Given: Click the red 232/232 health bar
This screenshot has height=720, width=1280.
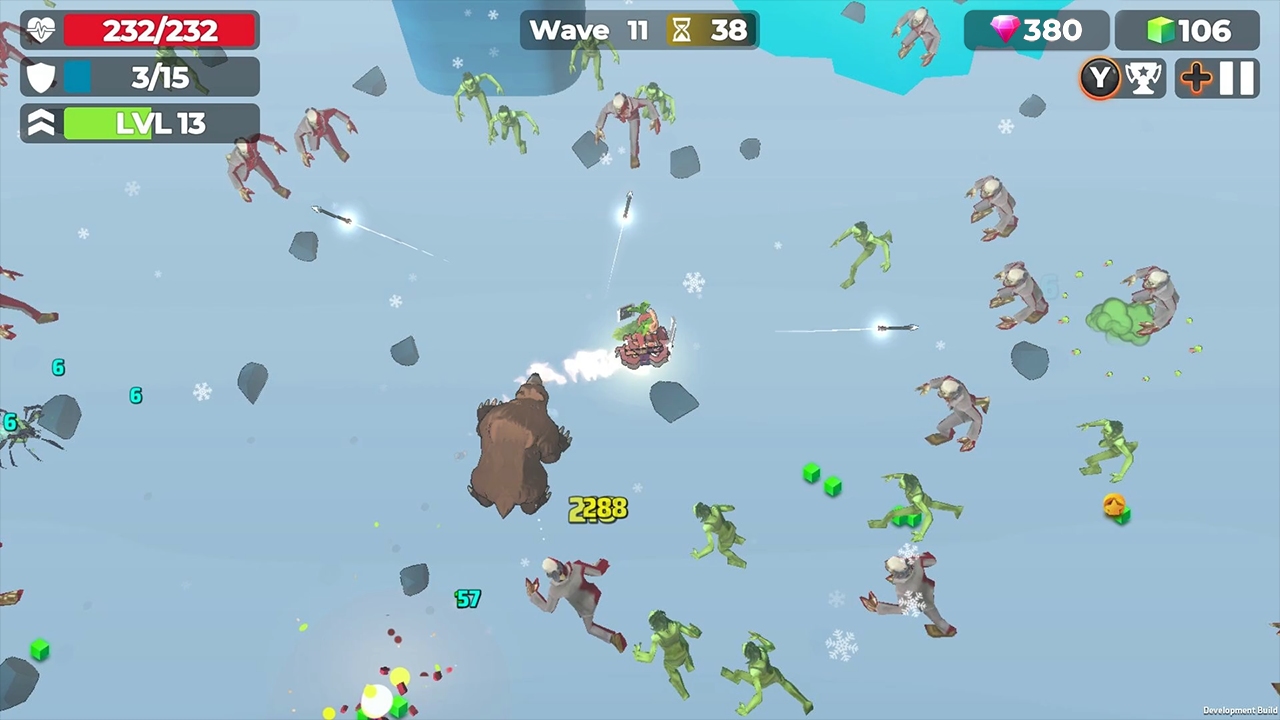Looking at the screenshot, I should 158,30.
